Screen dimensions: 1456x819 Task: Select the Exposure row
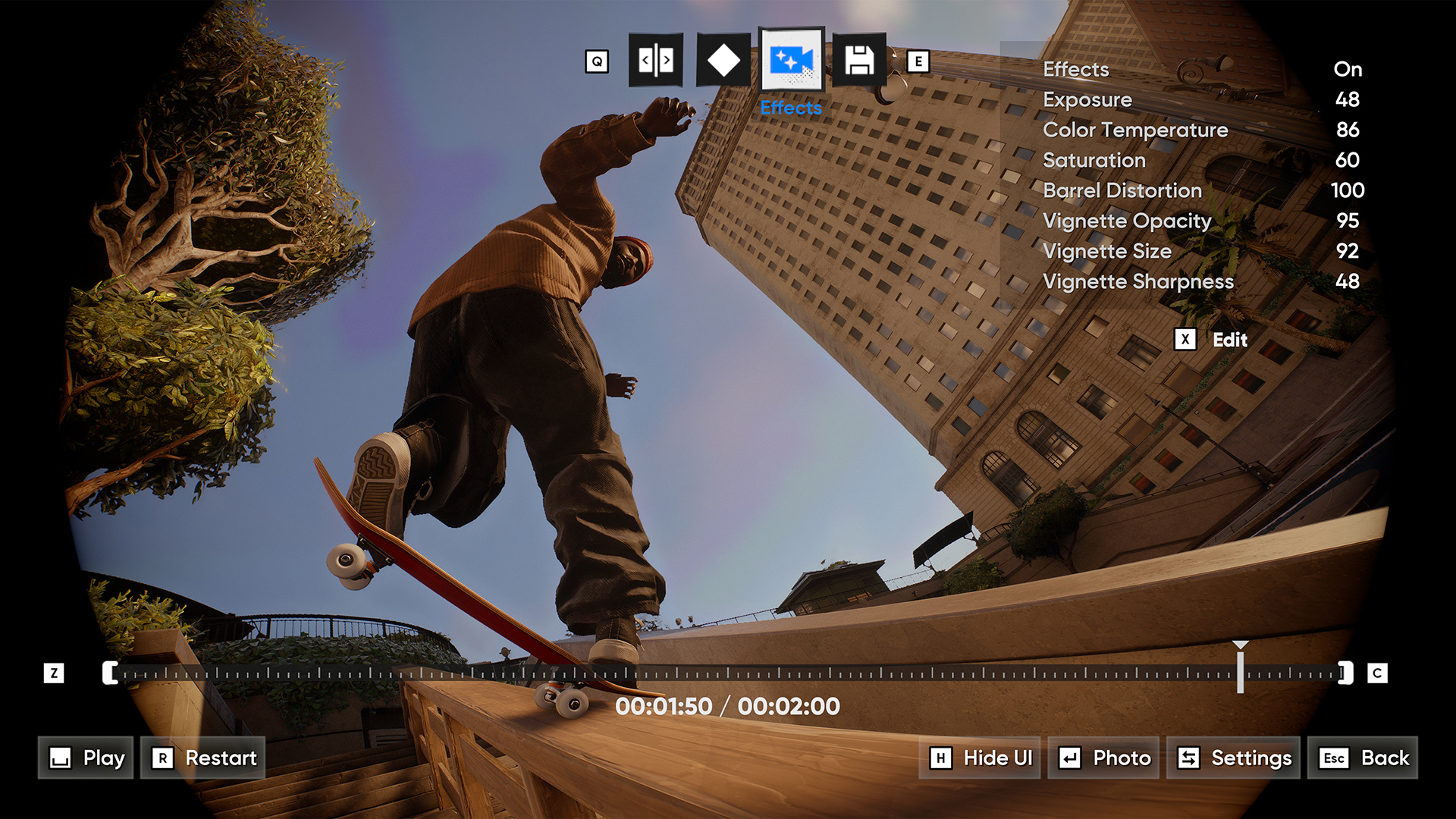[x=1202, y=99]
